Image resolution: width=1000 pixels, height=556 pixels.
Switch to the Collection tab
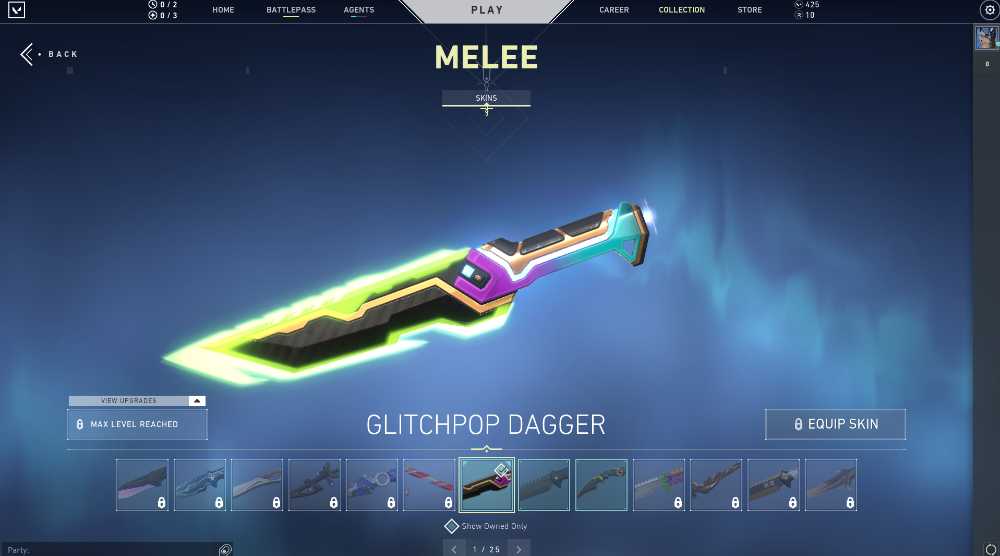point(681,10)
